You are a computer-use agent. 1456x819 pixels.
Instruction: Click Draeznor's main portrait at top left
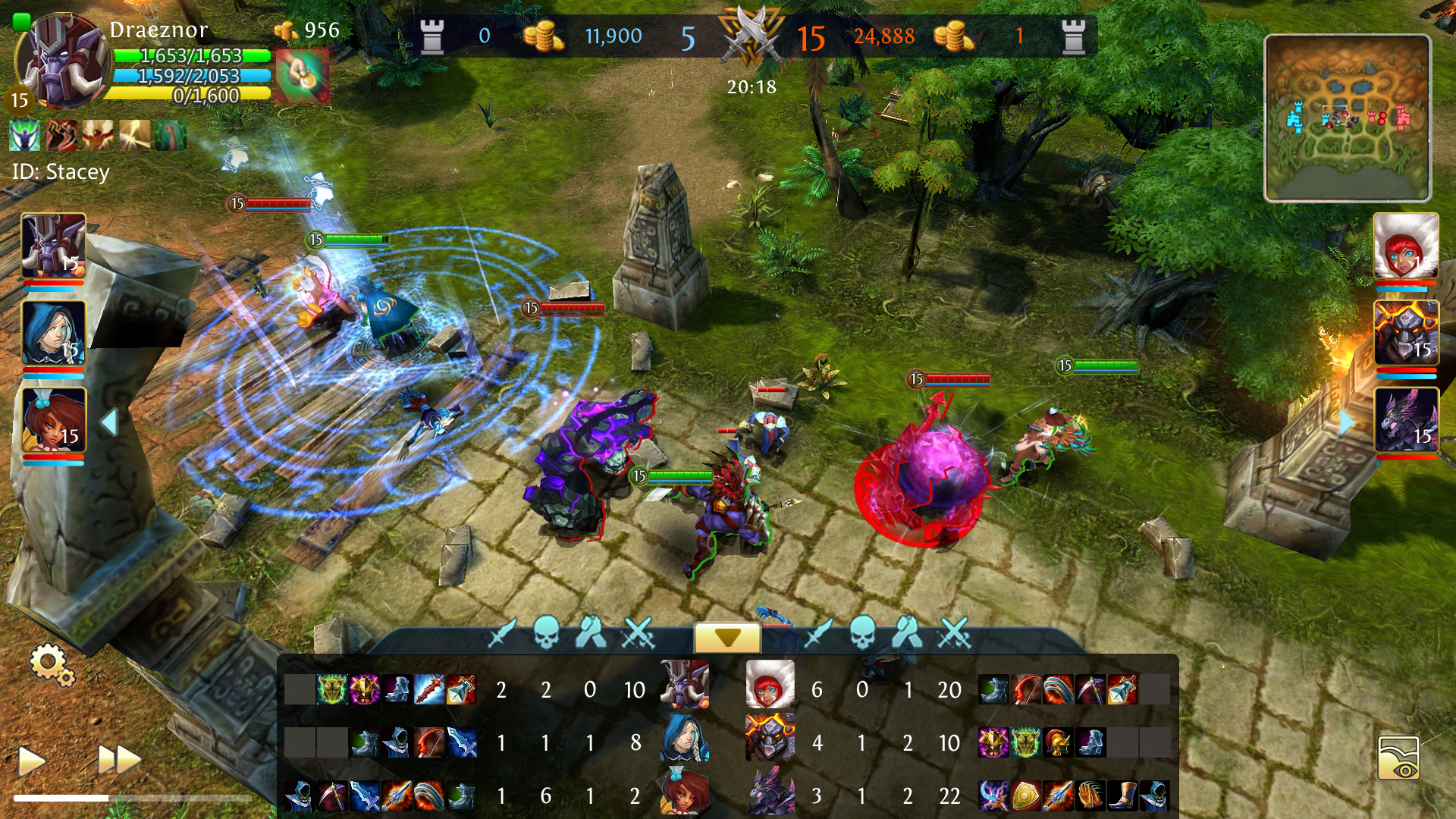point(59,61)
